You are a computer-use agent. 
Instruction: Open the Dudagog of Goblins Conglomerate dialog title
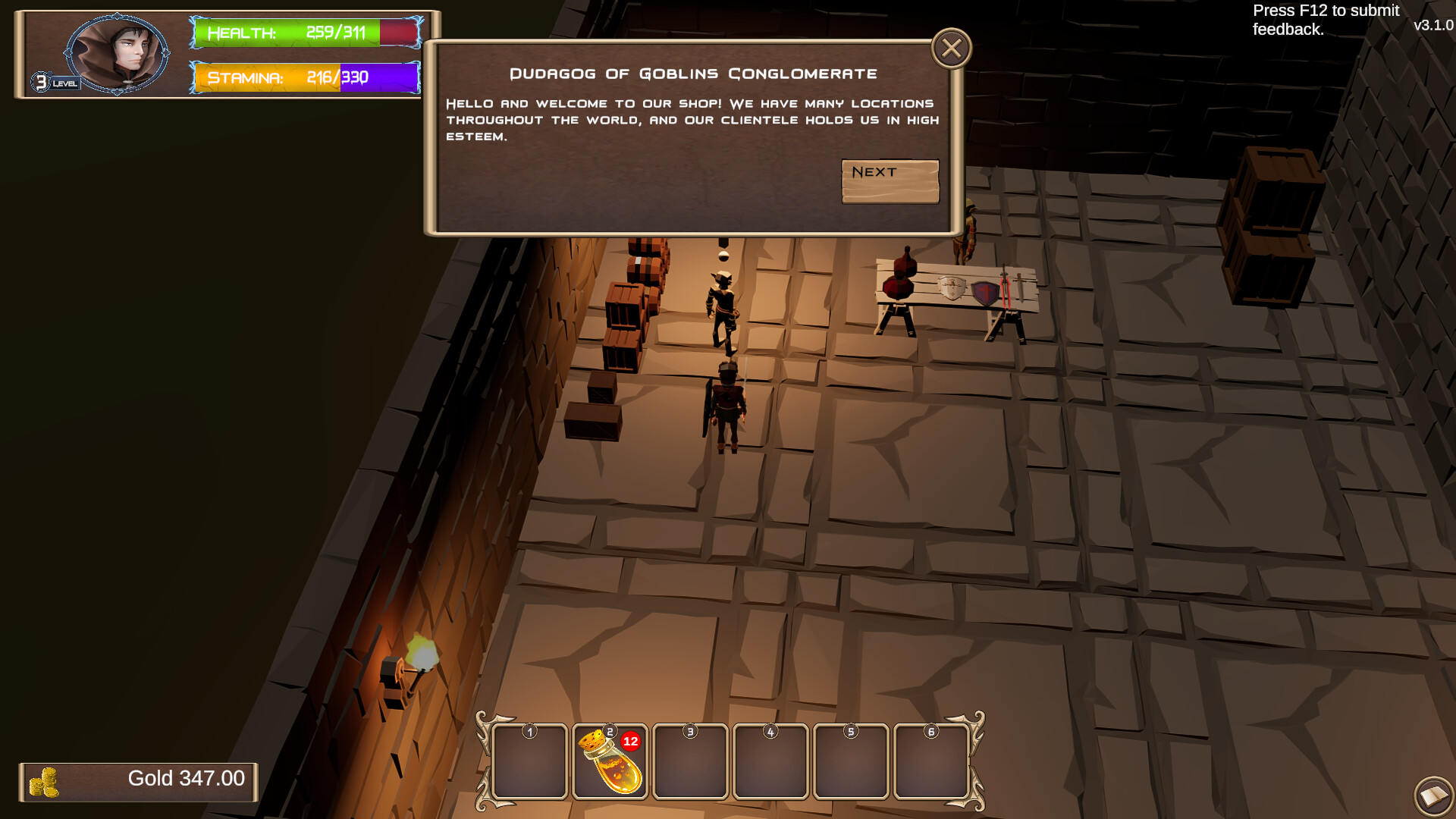coord(692,73)
